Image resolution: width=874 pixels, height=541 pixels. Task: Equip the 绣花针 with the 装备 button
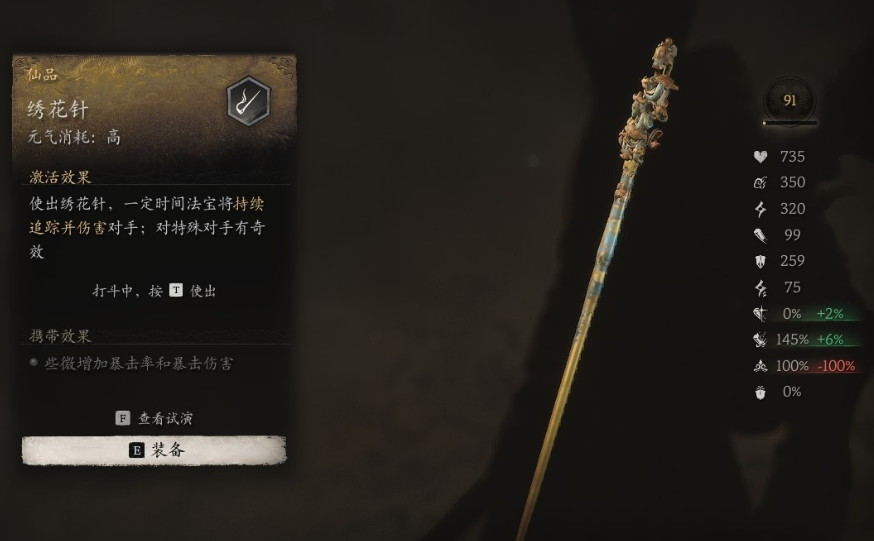tap(155, 450)
